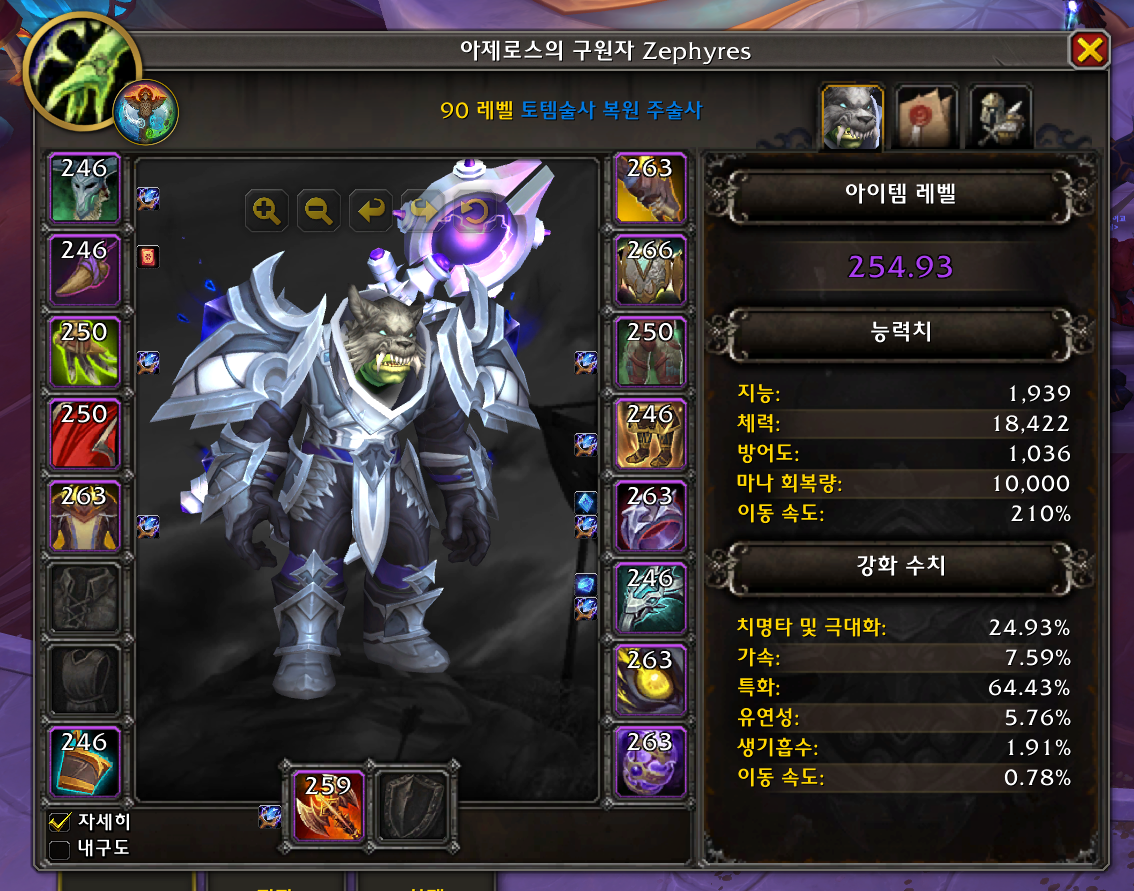Toggle the 자세히 checkbox
Viewport: 1134px width, 891px height.
[x=60, y=823]
